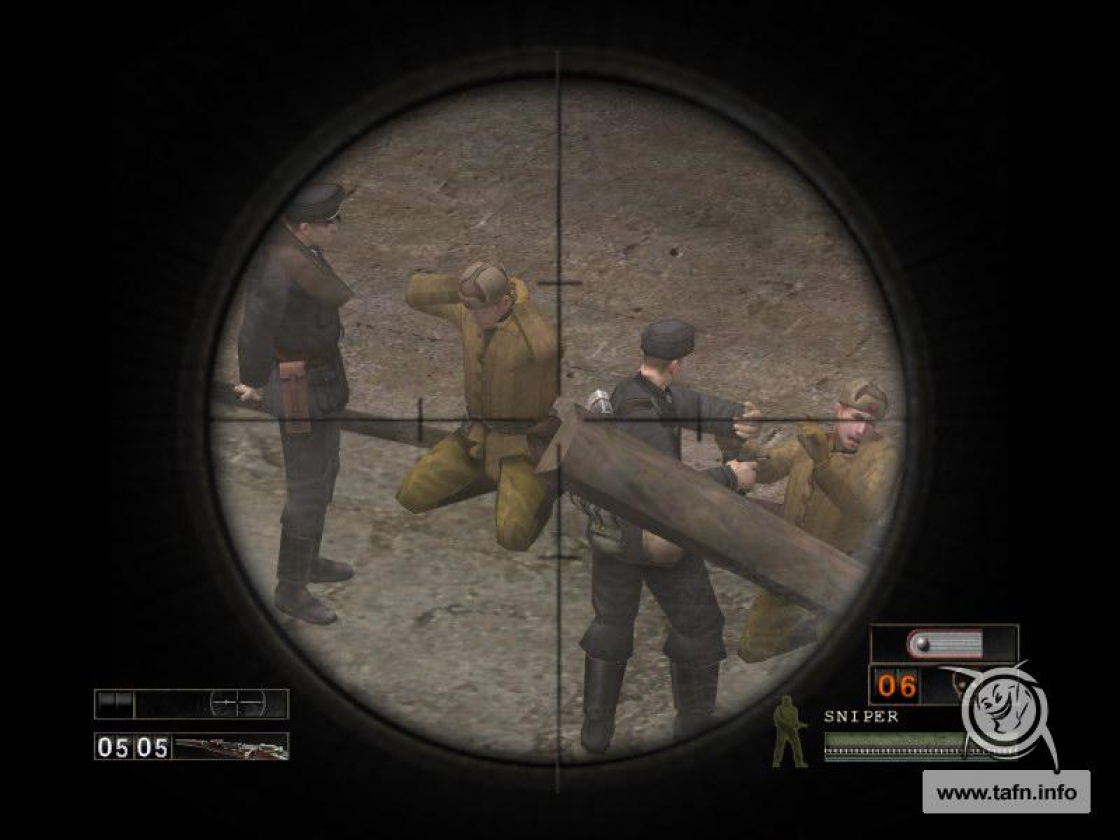Choose the secondary item slot above the counter

(943, 644)
